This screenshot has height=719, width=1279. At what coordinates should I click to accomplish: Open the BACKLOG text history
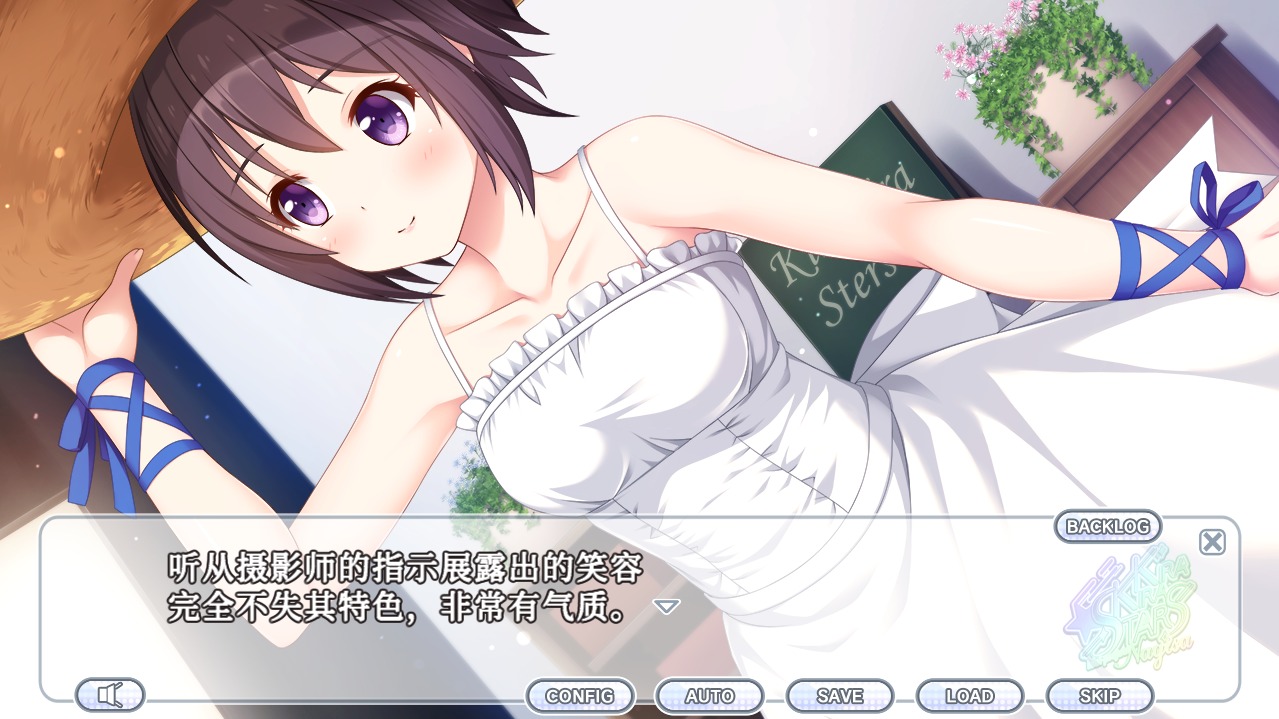tap(1108, 526)
